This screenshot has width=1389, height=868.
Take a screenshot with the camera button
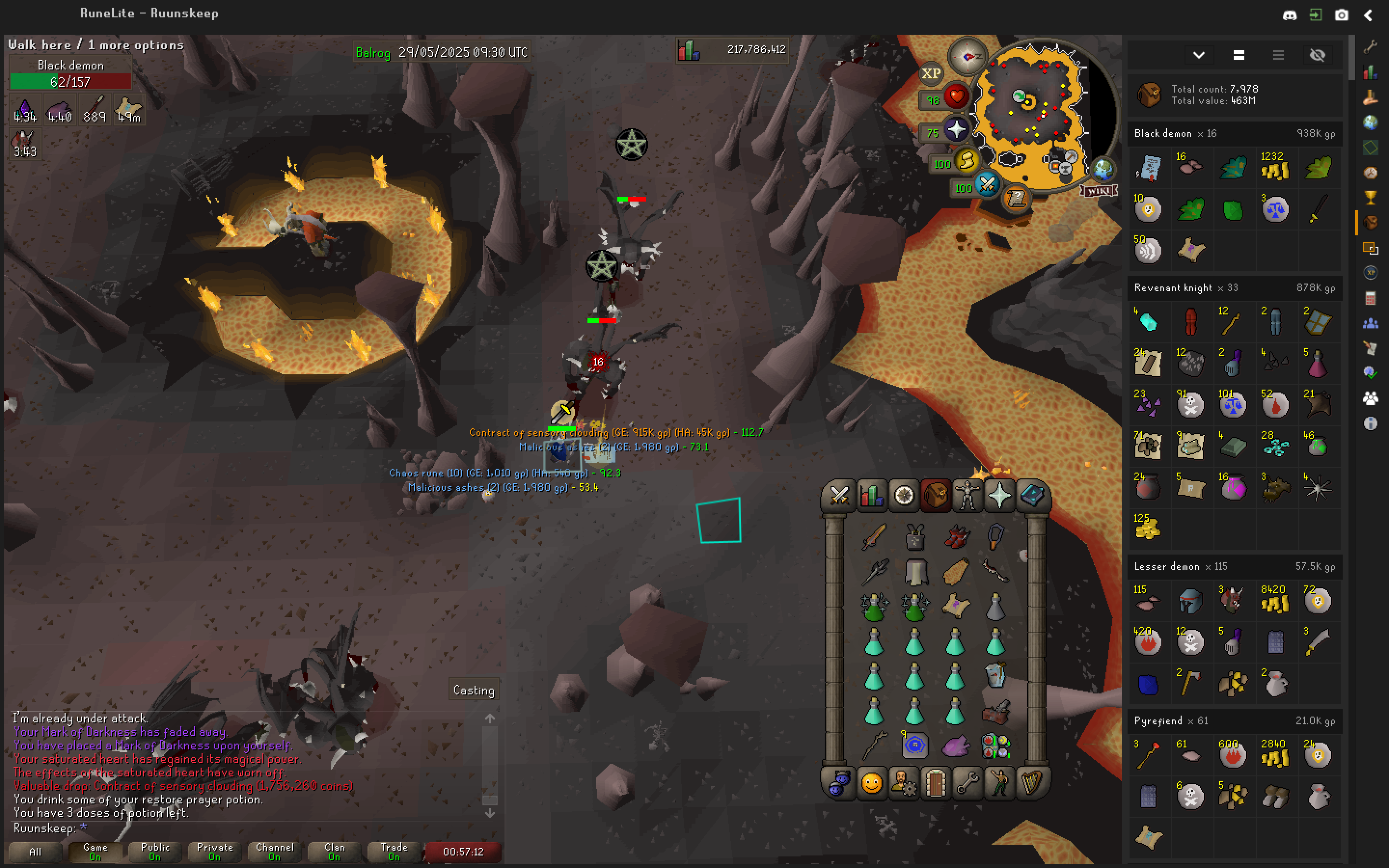(x=1341, y=15)
